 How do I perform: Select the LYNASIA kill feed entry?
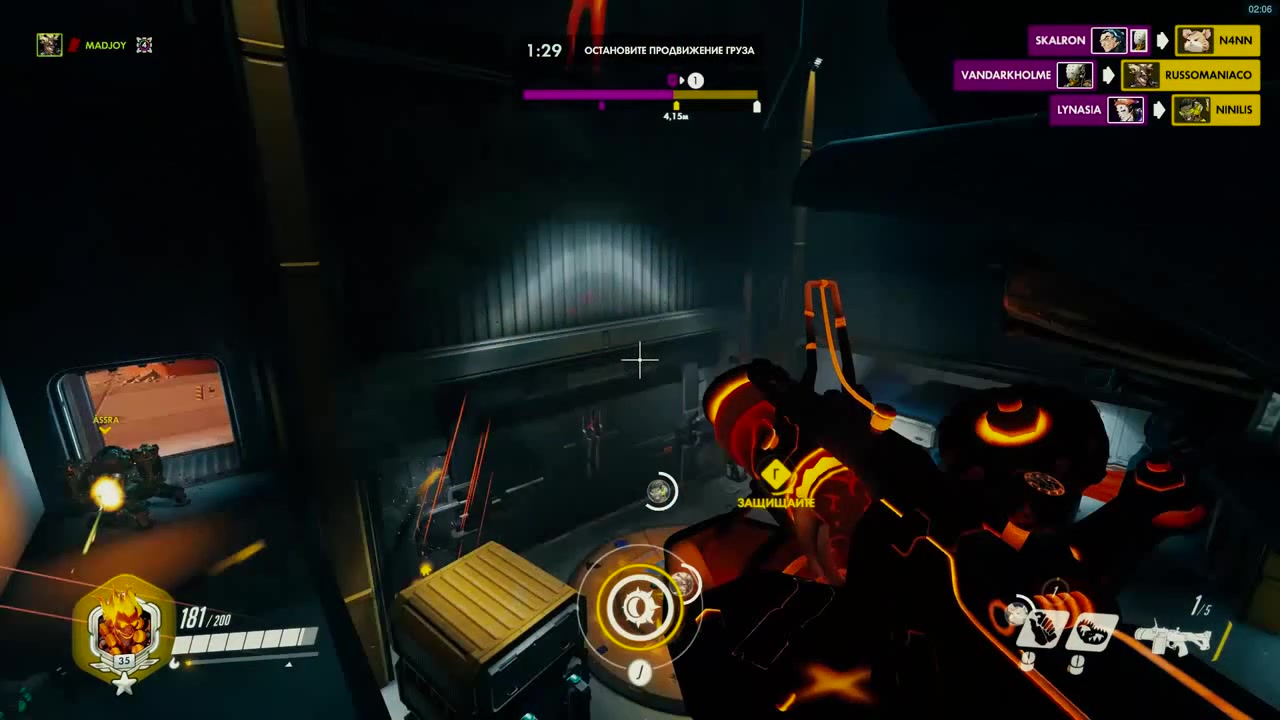[1078, 110]
